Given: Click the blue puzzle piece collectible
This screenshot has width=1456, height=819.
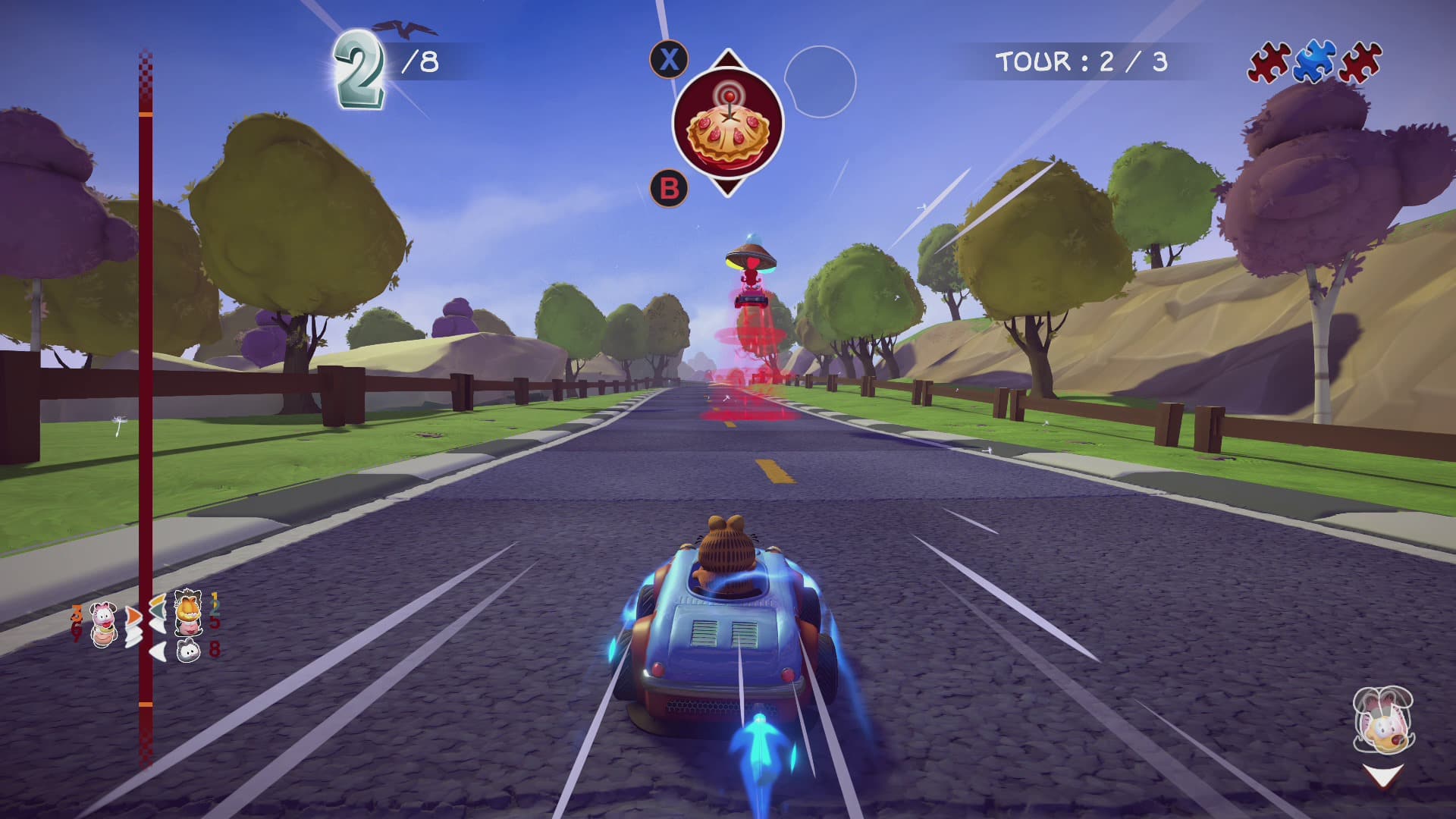Looking at the screenshot, I should coord(1314,61).
